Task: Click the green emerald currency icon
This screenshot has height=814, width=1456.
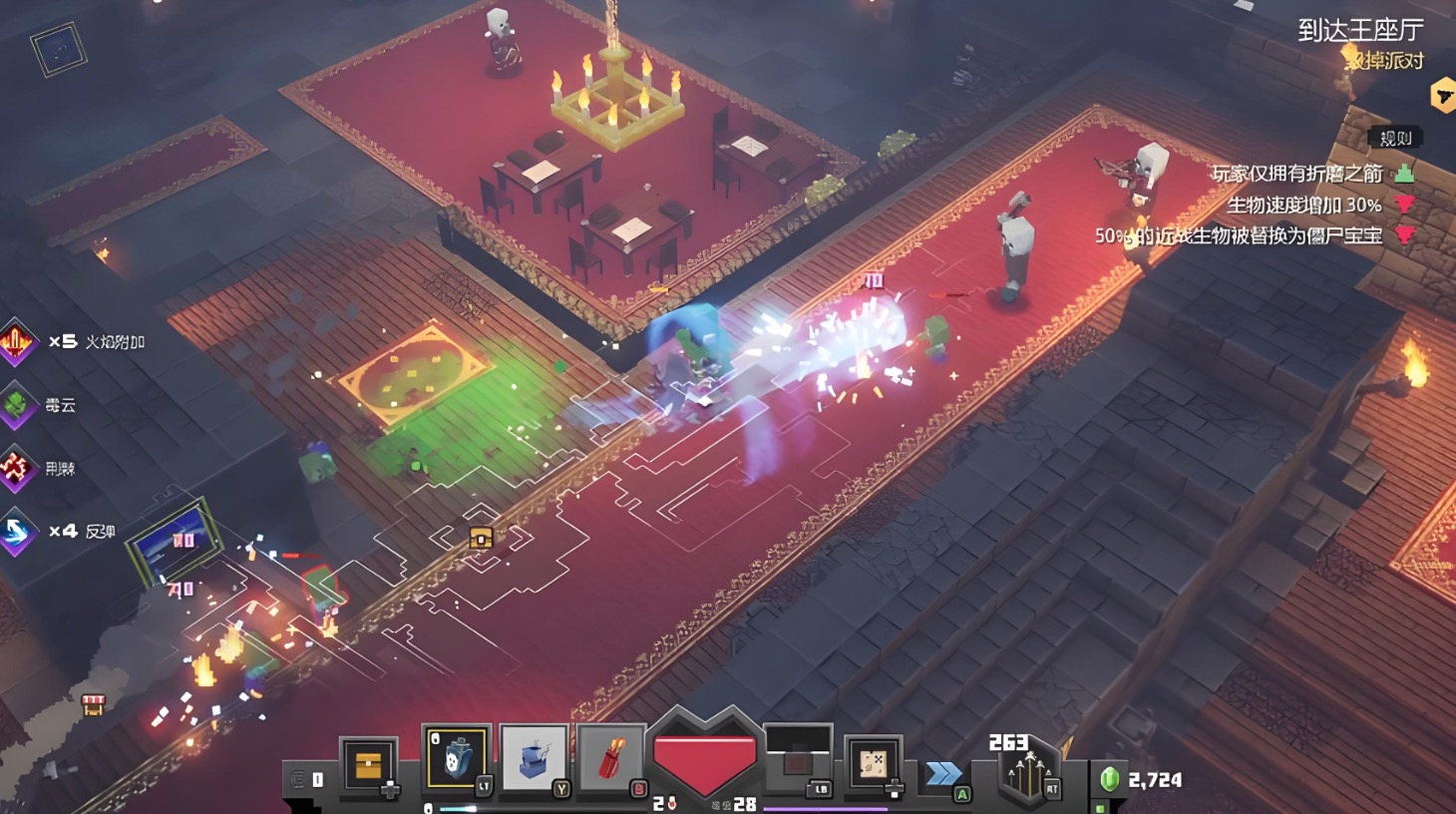Action: point(1109,779)
